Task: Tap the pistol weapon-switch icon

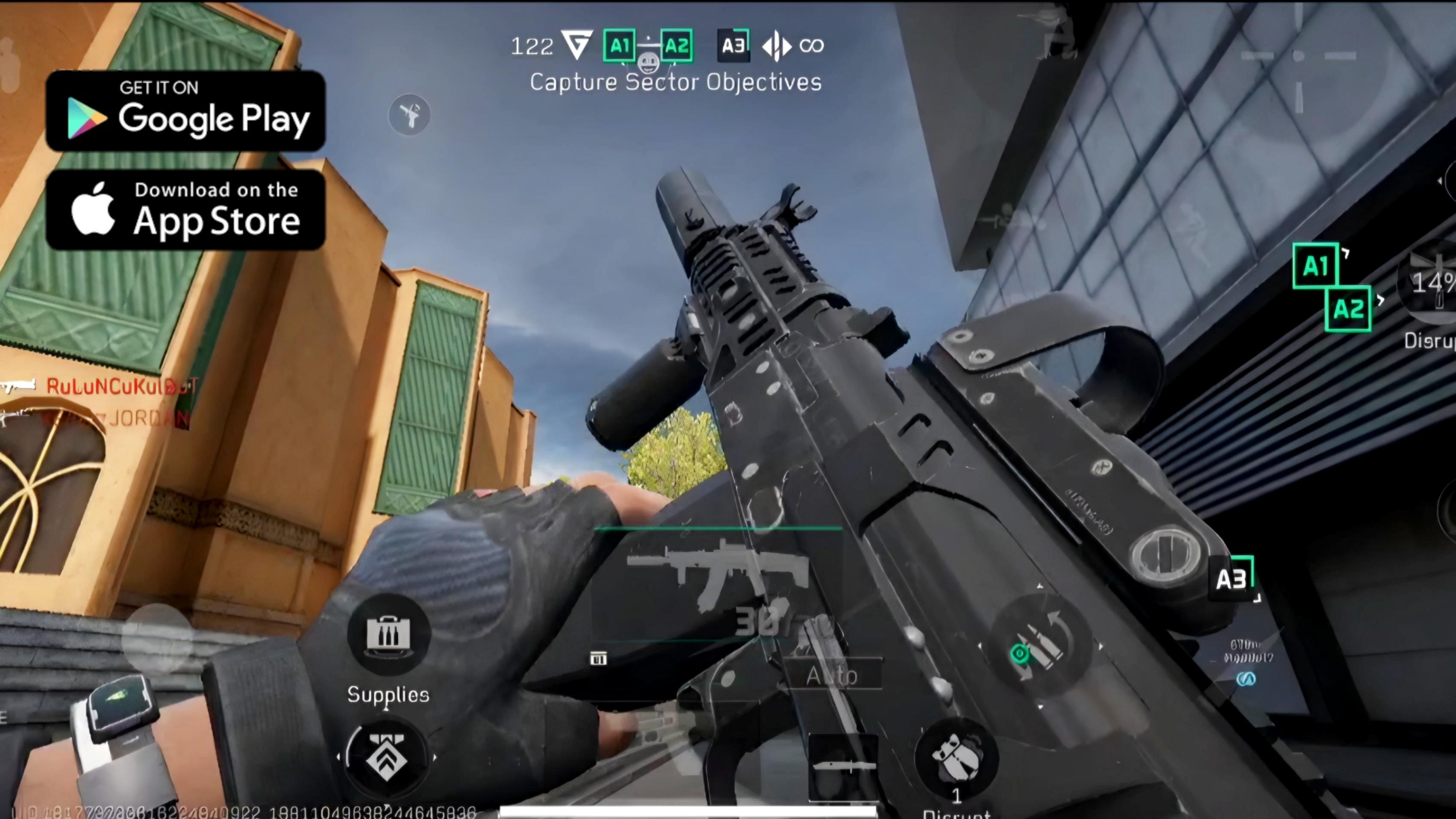Action: click(x=409, y=114)
